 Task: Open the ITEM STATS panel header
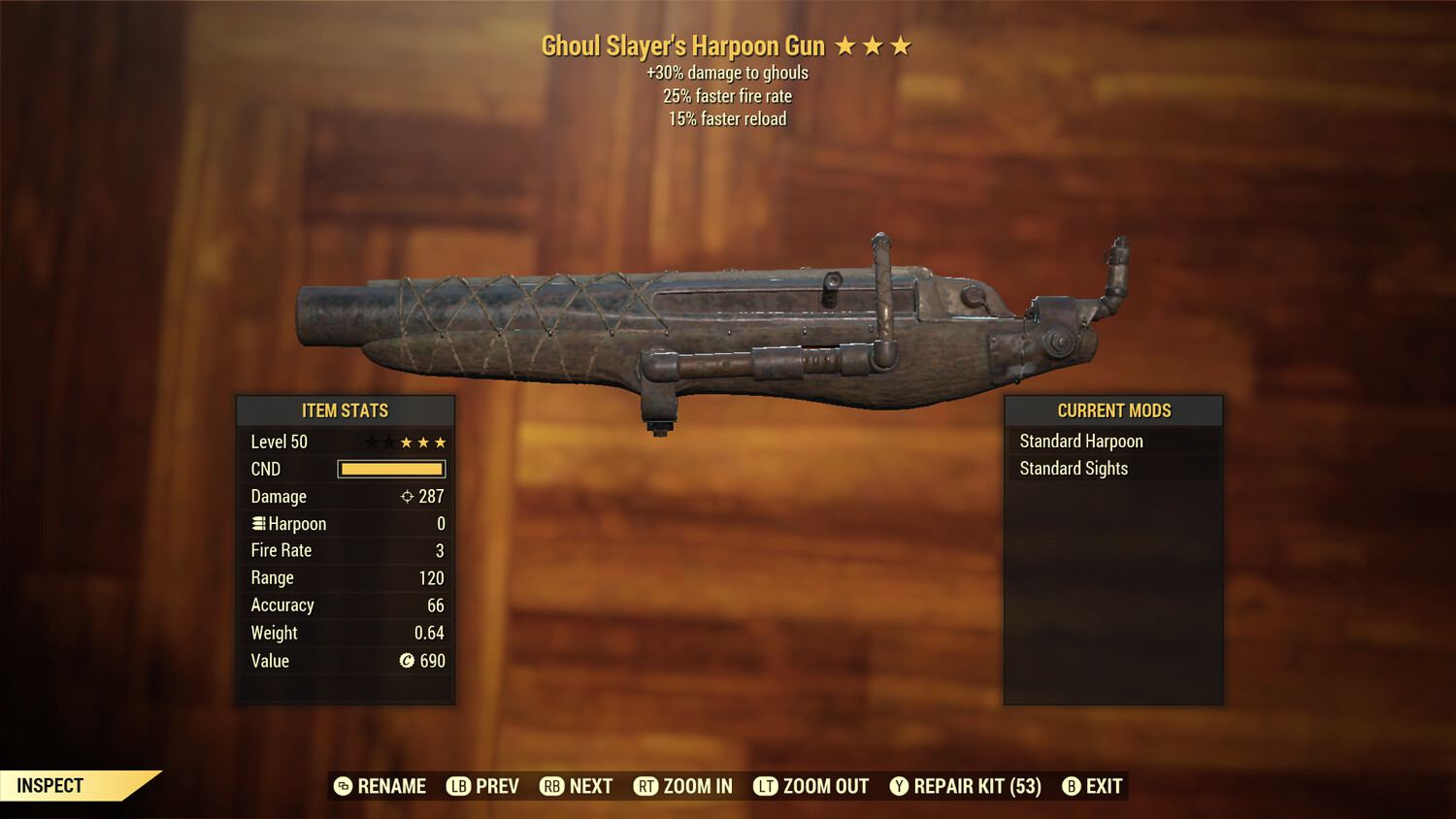coord(345,410)
